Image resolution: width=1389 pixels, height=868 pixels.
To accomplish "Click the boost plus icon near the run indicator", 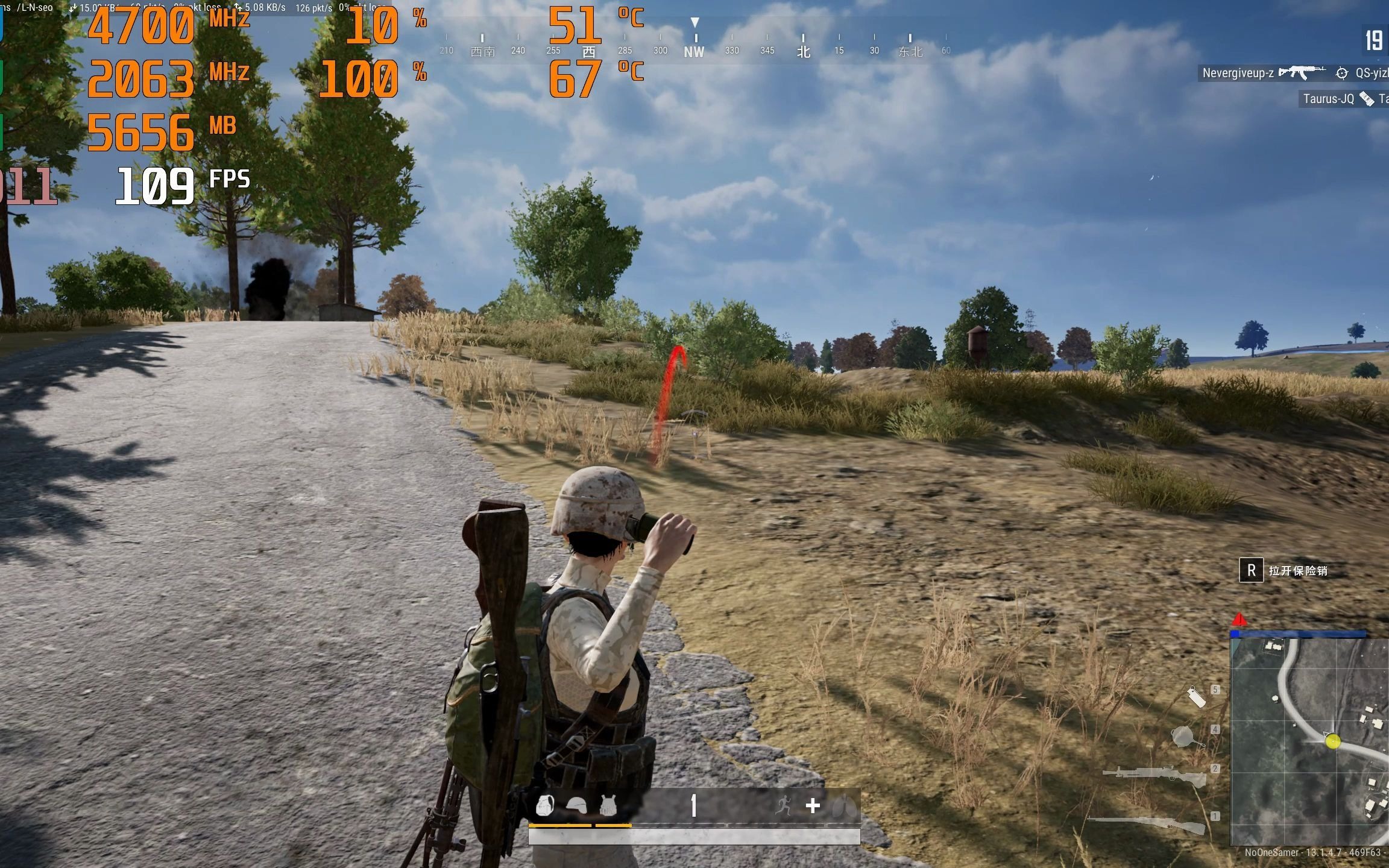I will pyautogui.click(x=812, y=806).
